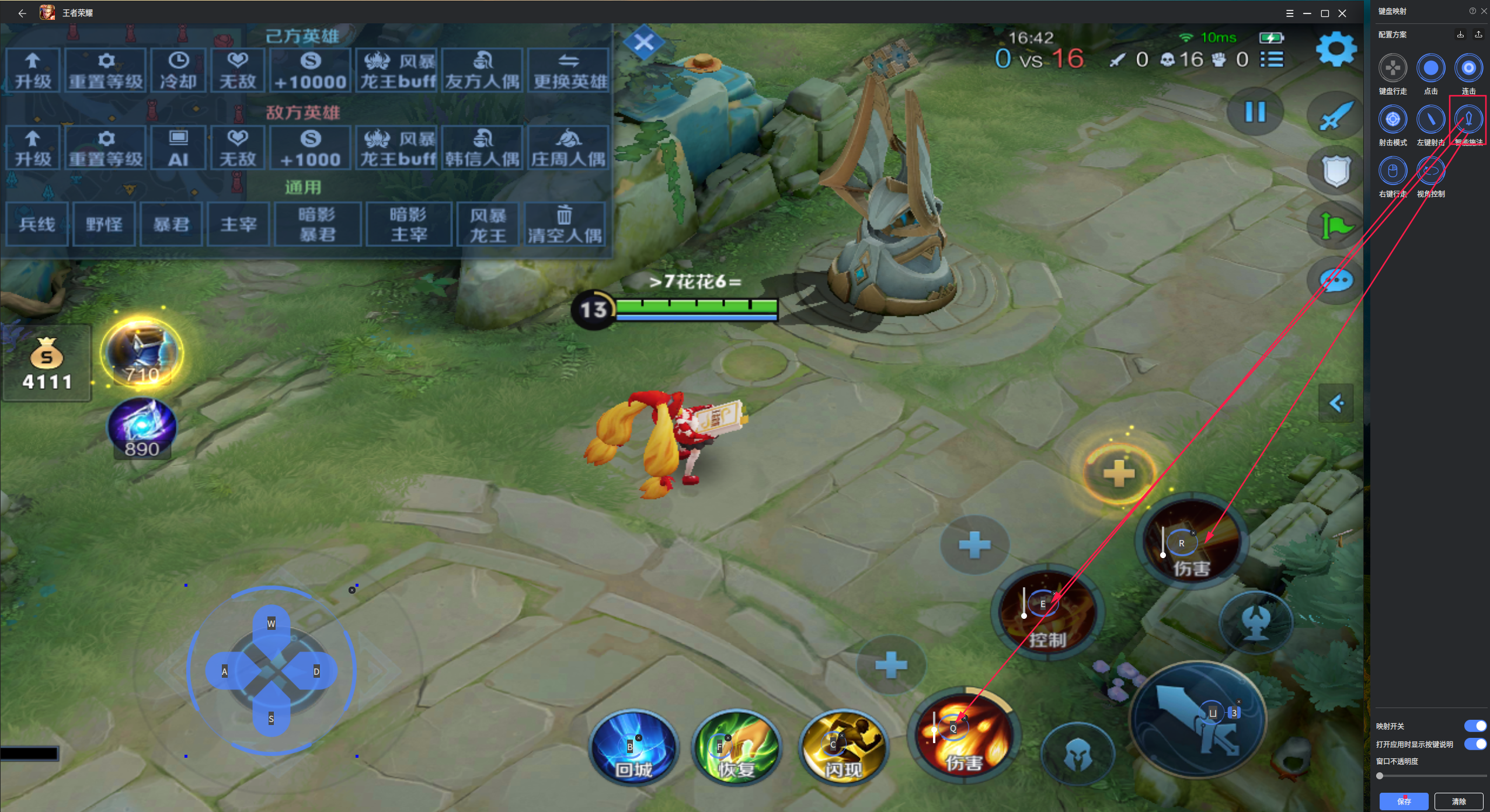Screen dimensions: 1490x812
Task: Cast the 闪现 flash spell
Action: [x=843, y=748]
